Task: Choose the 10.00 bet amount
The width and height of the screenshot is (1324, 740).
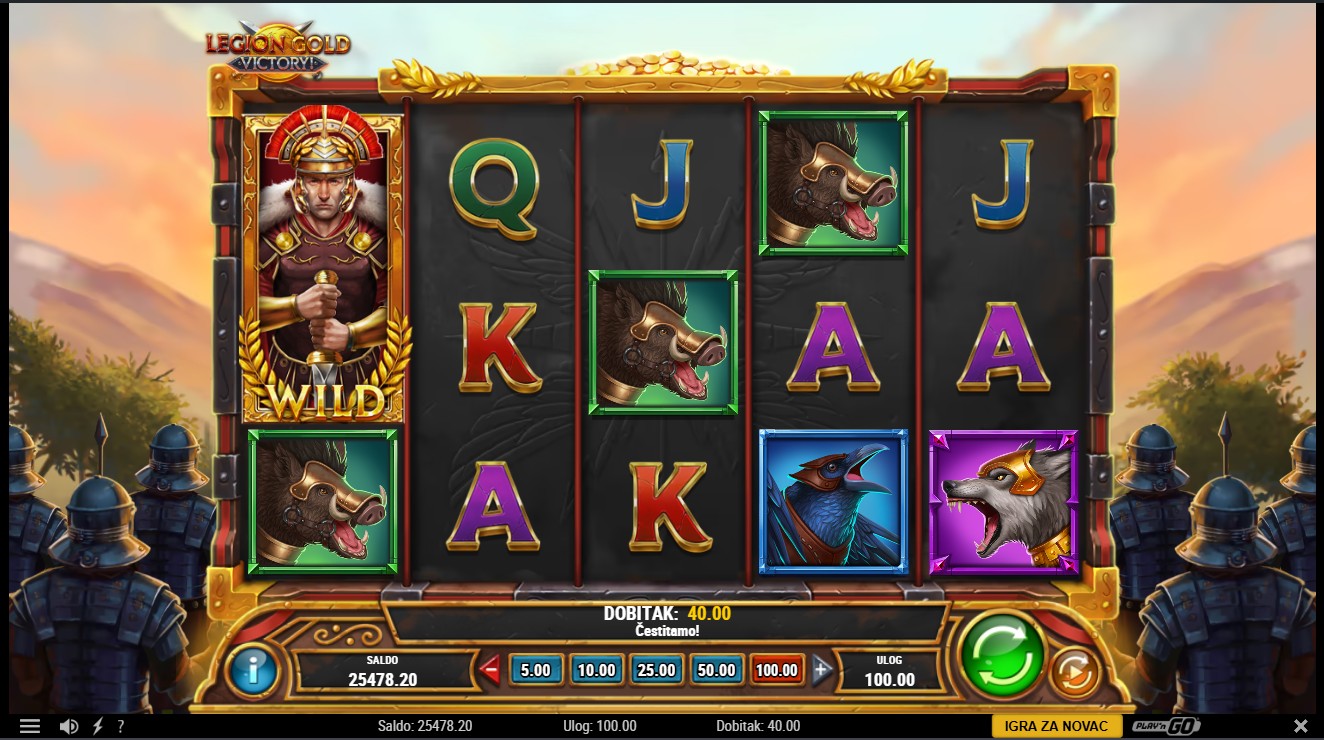Action: click(x=596, y=670)
